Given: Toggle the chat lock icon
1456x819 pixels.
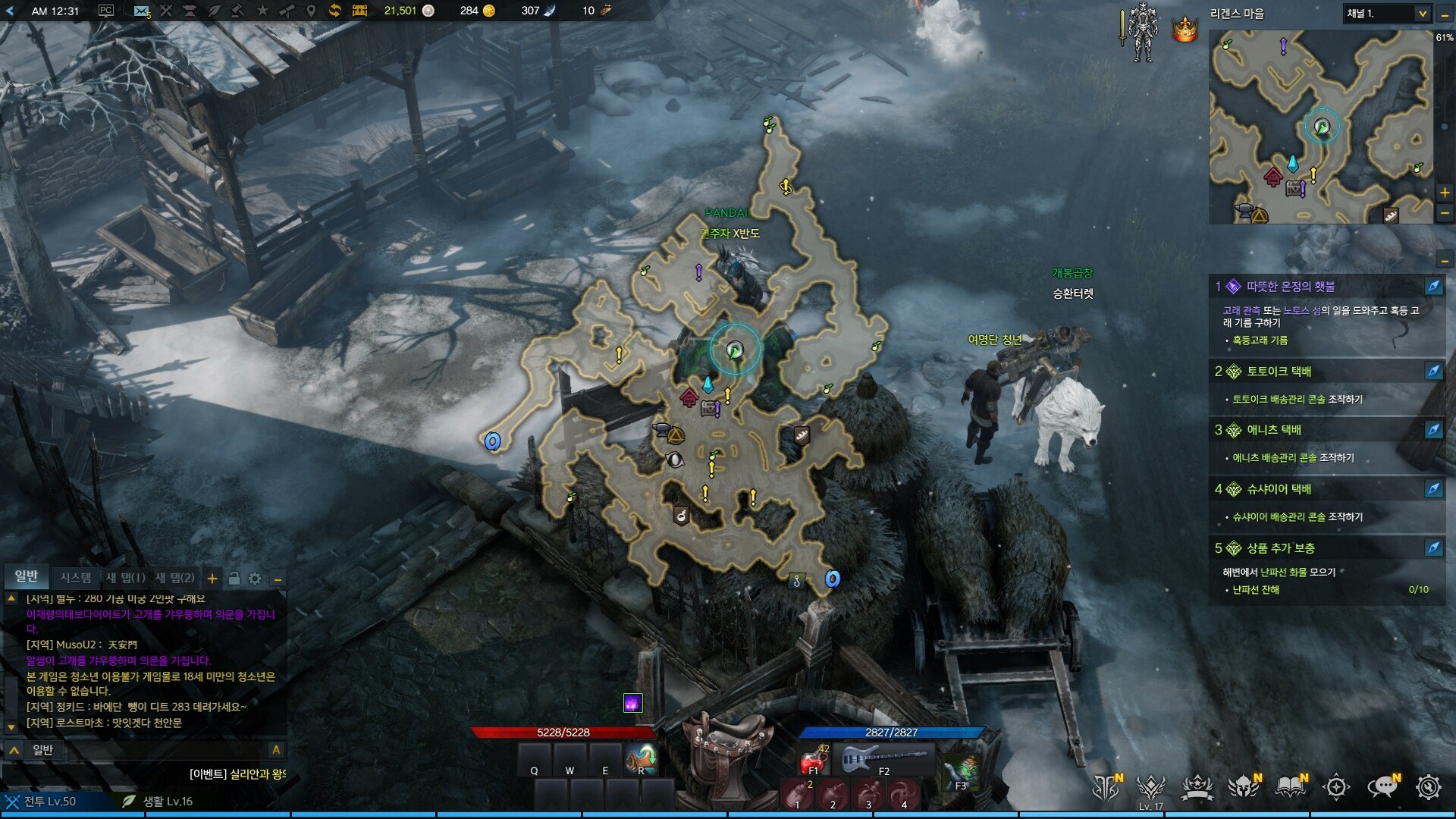Looking at the screenshot, I should point(234,579).
